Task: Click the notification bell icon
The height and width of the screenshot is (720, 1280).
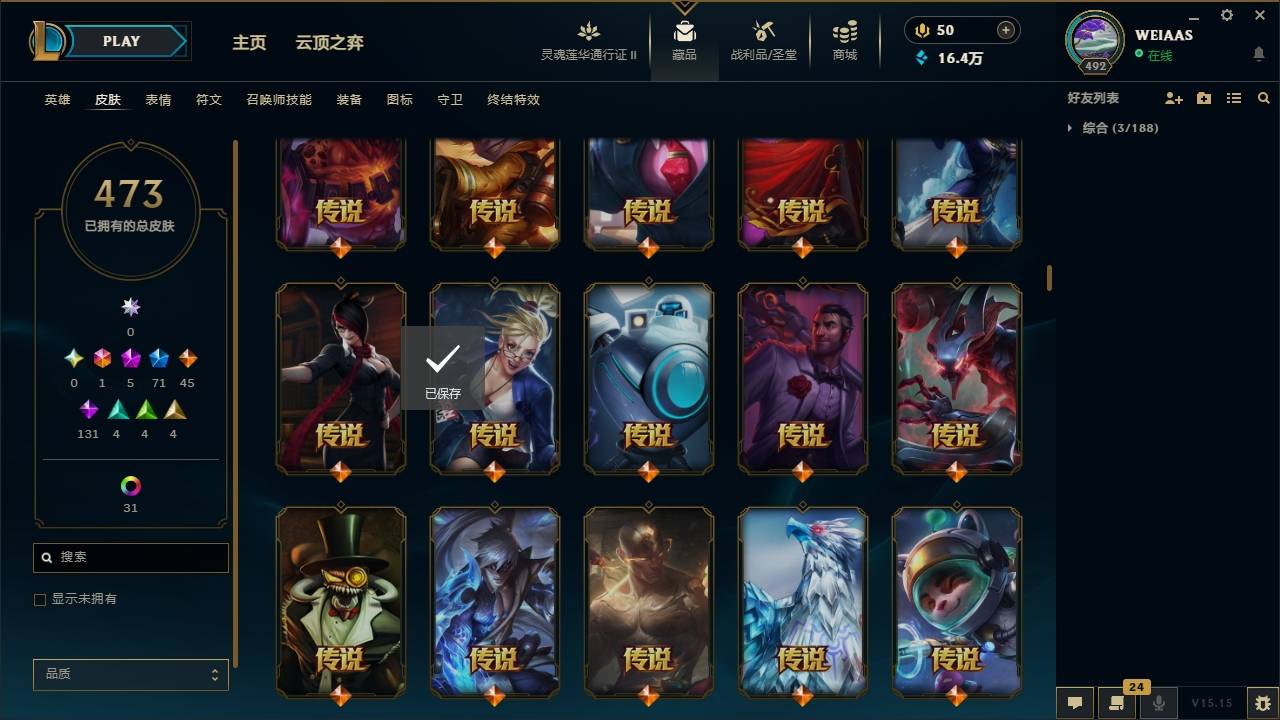Action: (x=1259, y=54)
